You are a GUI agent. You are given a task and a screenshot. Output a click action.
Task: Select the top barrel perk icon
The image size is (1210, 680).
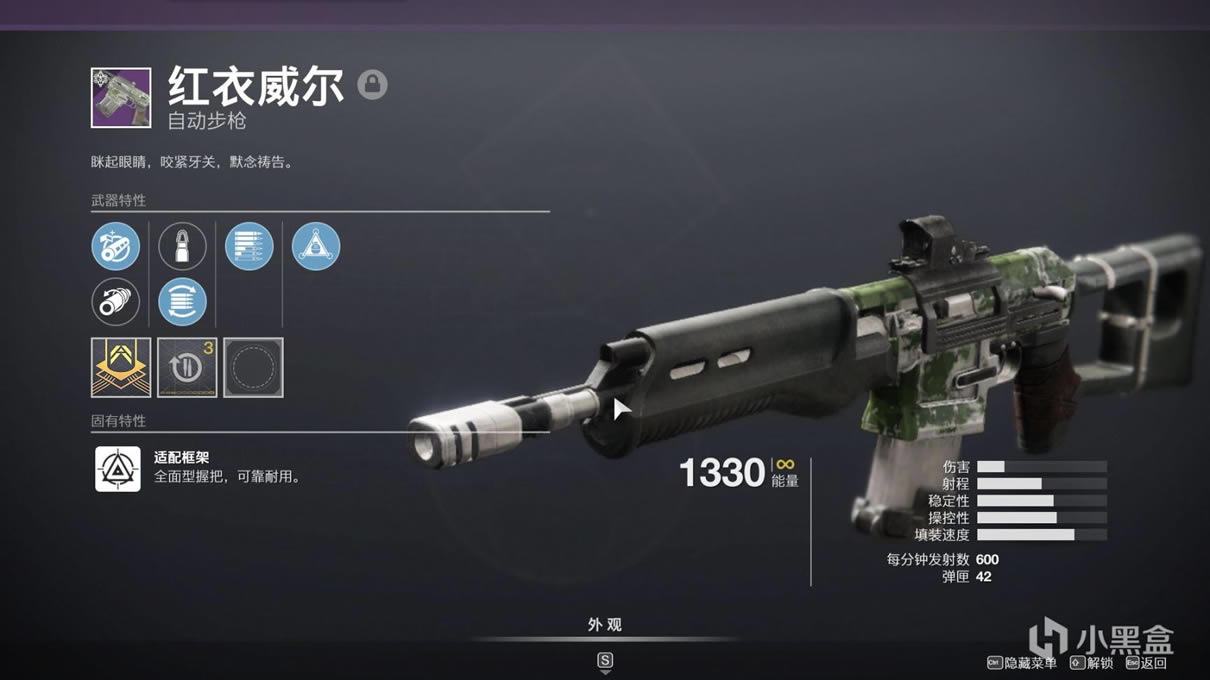[x=116, y=247]
